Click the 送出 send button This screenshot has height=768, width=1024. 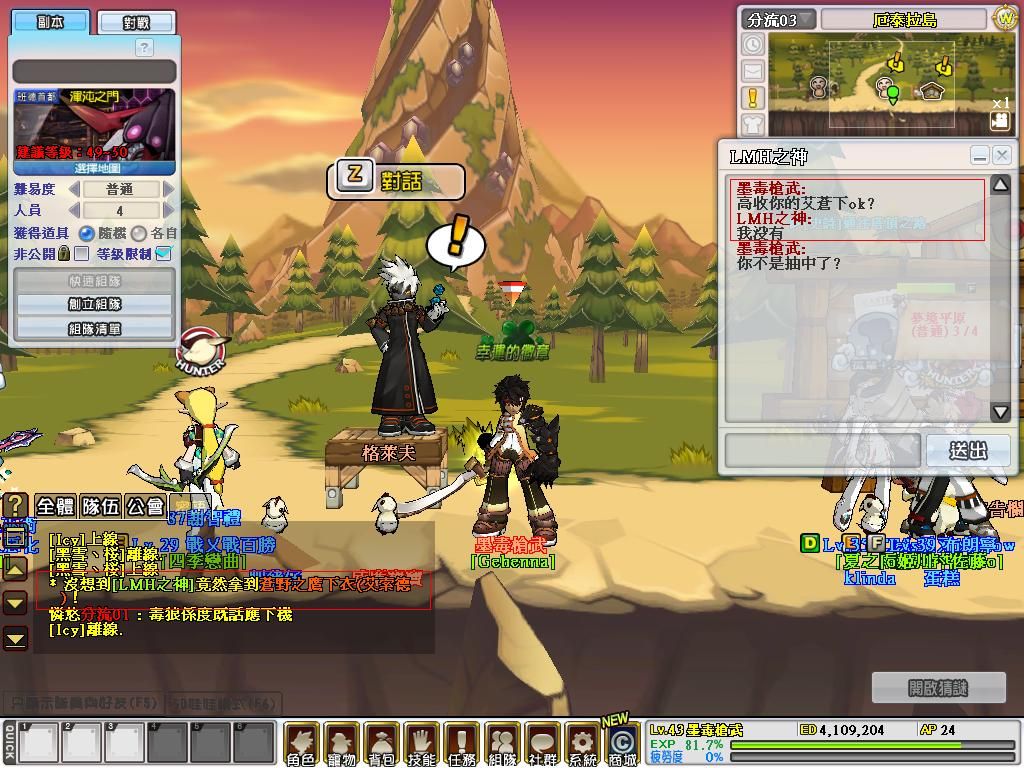tap(968, 451)
